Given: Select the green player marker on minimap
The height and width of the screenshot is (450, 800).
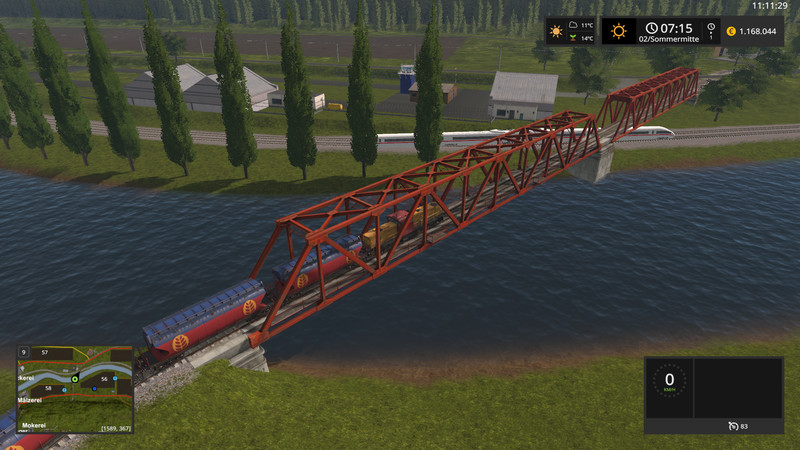Looking at the screenshot, I should [74, 377].
